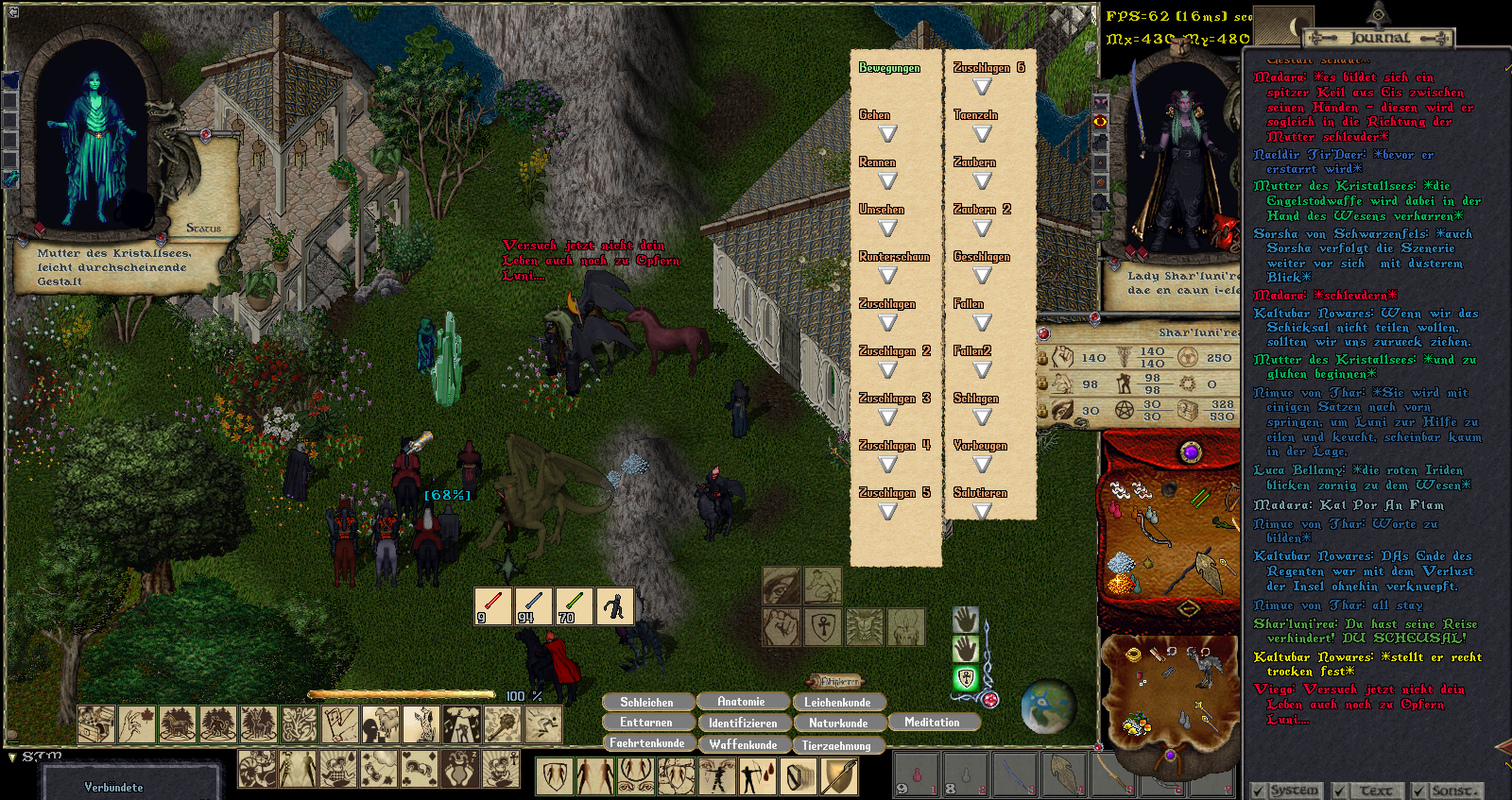Viewport: 1512px width, 800px height.
Task: Toggle the Text journal filter checkbox
Action: coord(1340,791)
